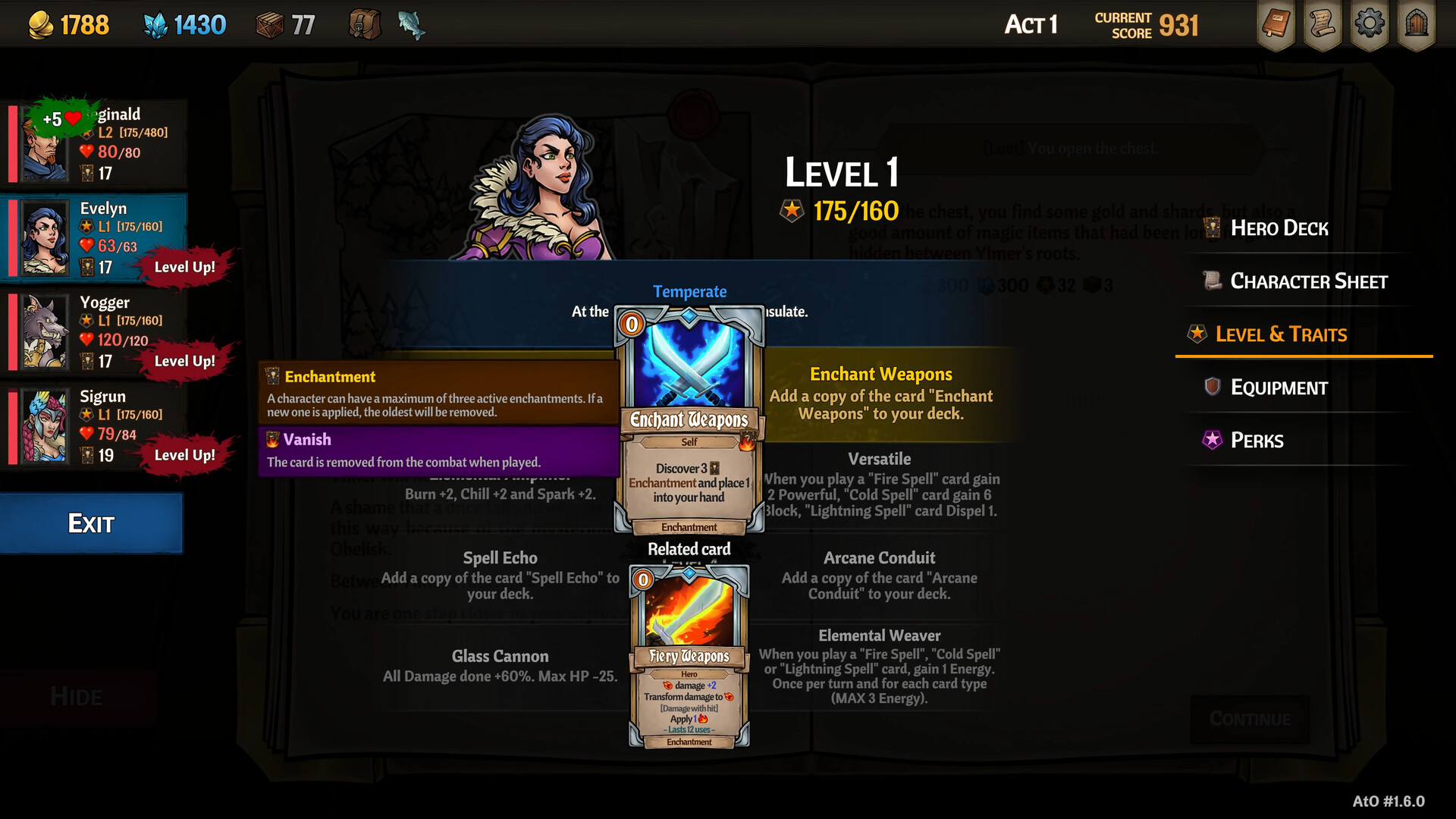This screenshot has height=819, width=1456.
Task: Pick the Spell Echo trait
Action: (x=500, y=576)
